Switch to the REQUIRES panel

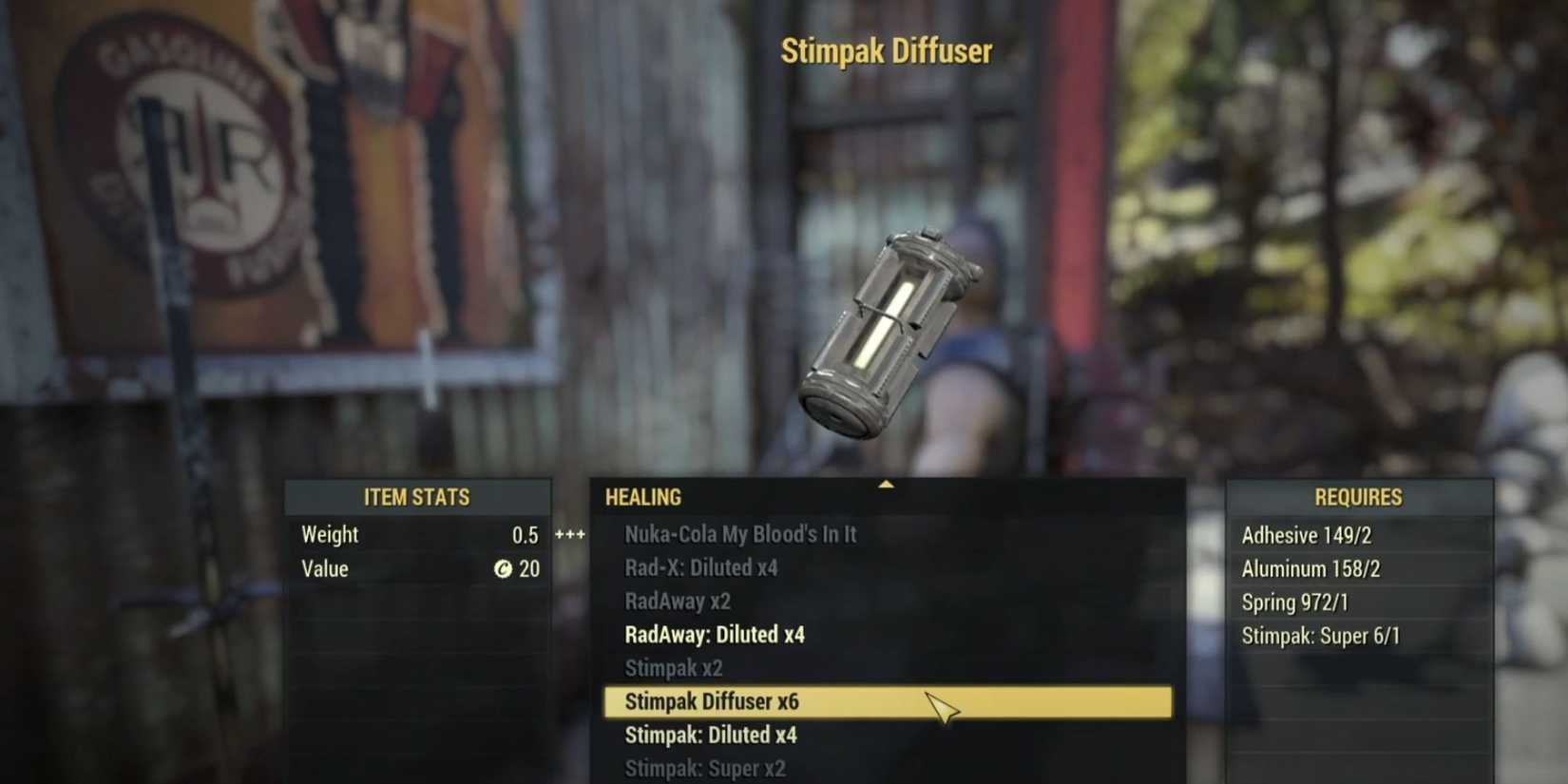(x=1358, y=496)
